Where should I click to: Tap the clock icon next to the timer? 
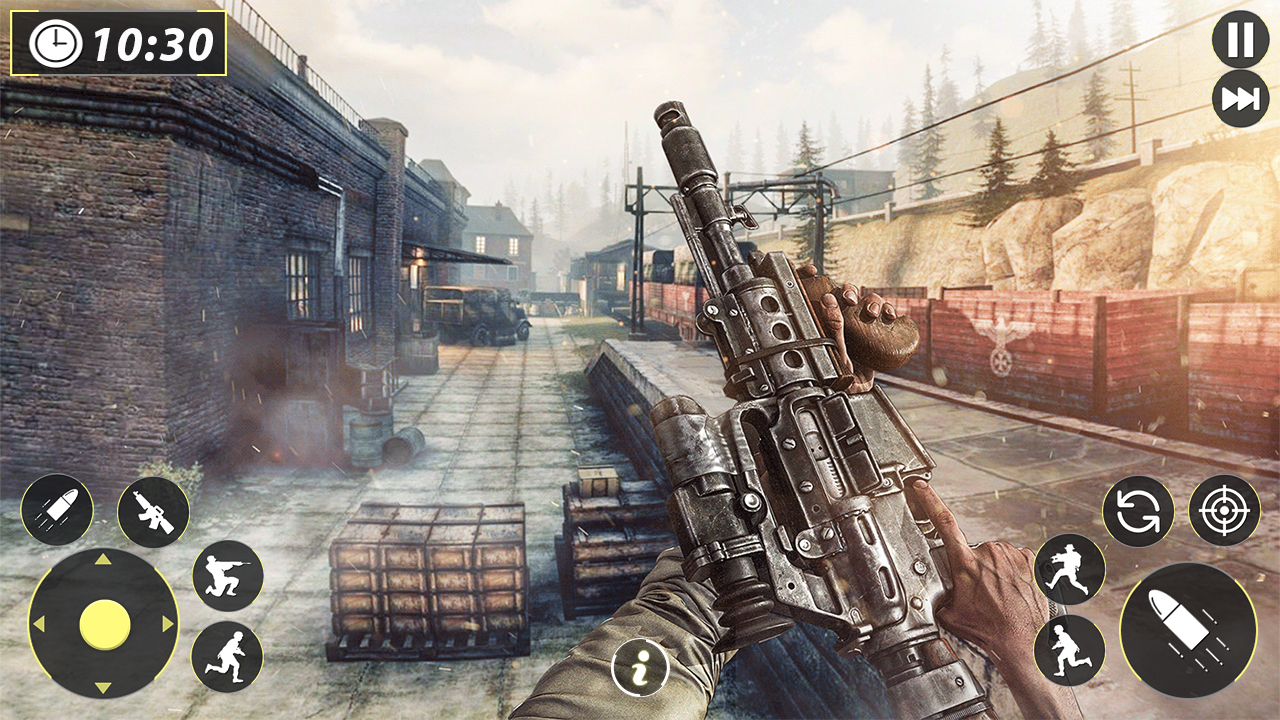click(53, 44)
